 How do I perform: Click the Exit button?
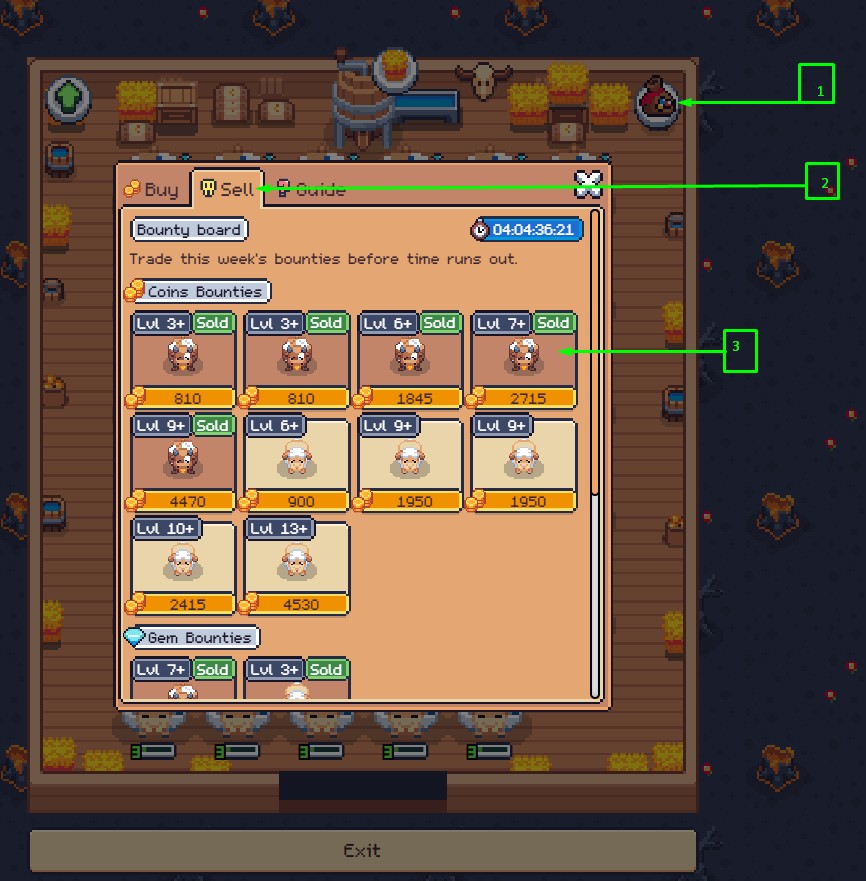click(x=362, y=850)
